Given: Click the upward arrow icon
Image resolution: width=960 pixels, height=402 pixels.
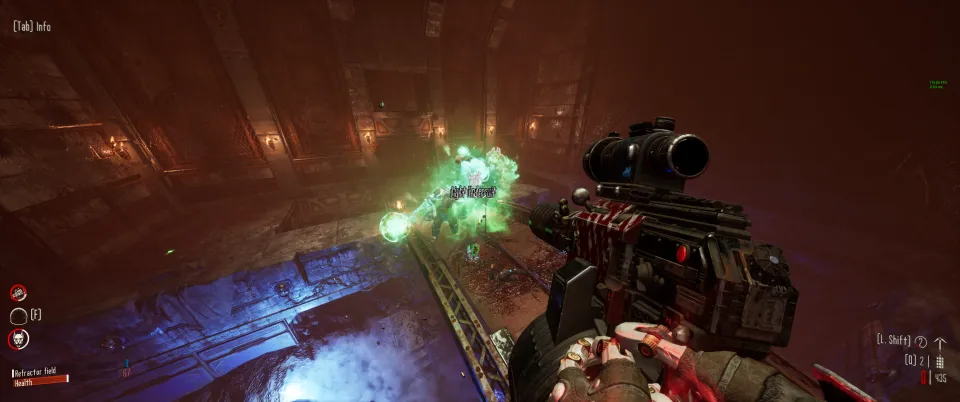Looking at the screenshot, I should click(x=940, y=342).
